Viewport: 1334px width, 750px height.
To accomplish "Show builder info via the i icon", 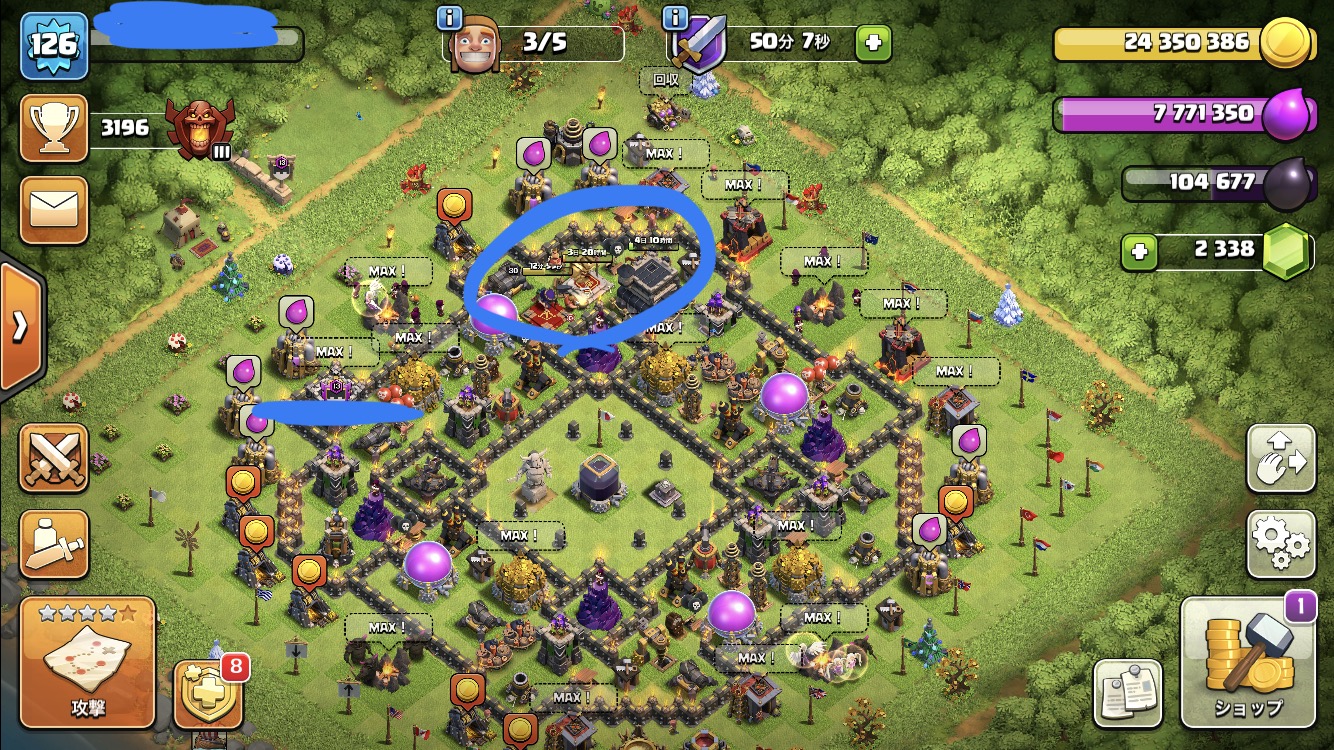I will (x=451, y=17).
